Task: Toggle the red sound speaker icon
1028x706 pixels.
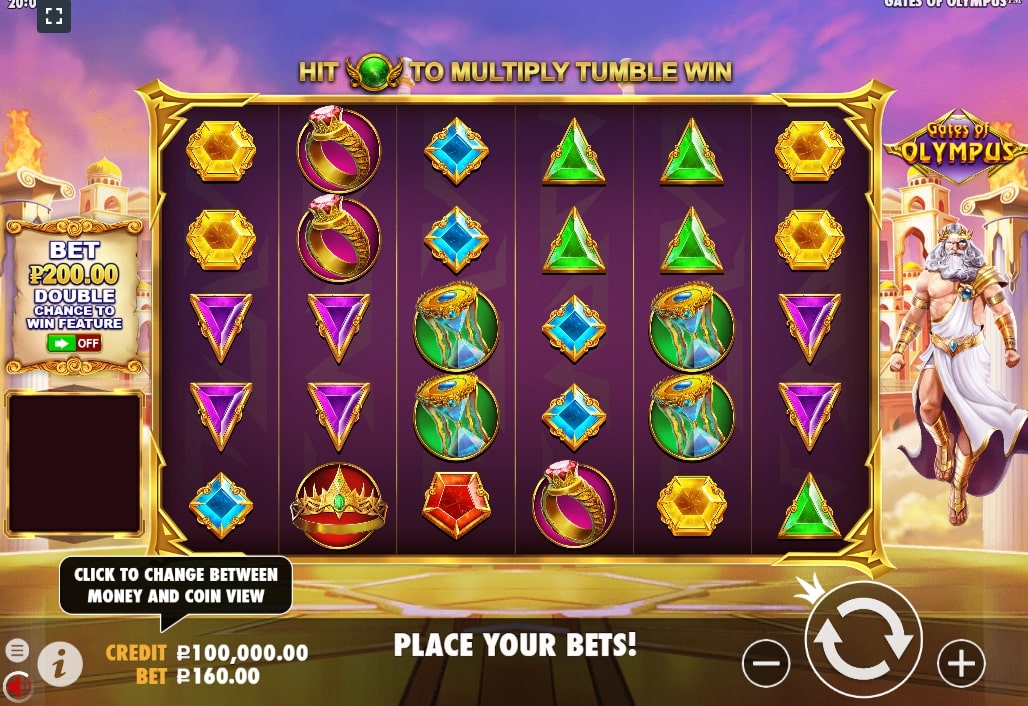Action: [x=17, y=685]
